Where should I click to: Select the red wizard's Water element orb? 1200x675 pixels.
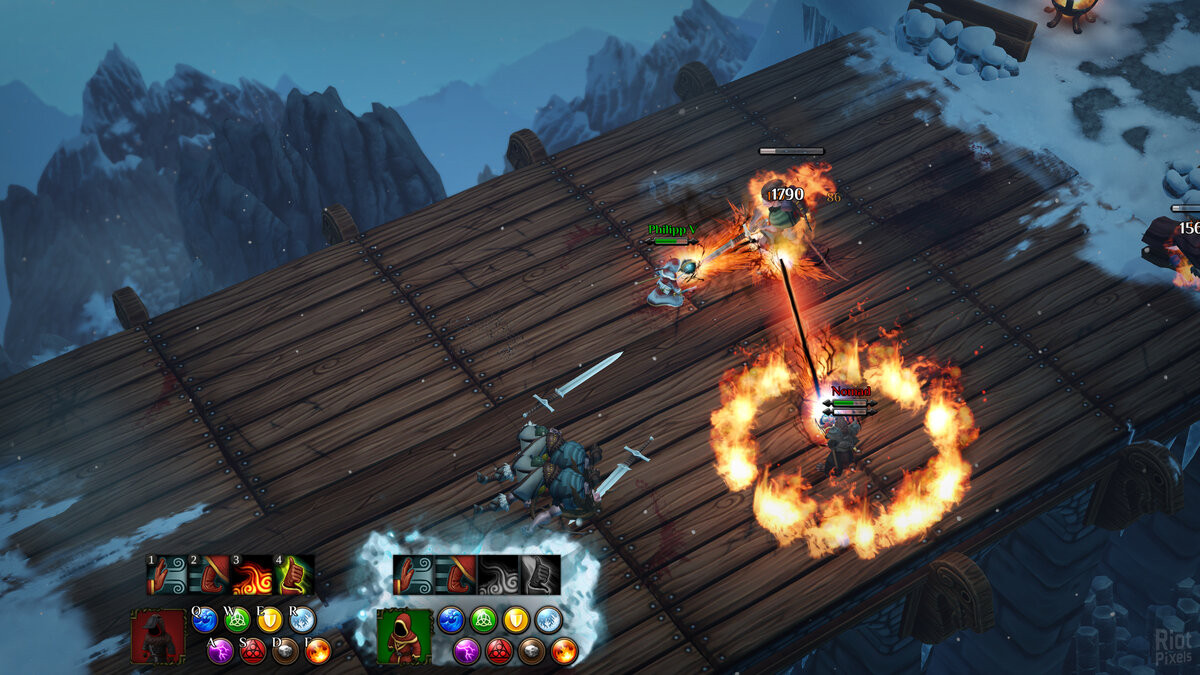click(205, 621)
